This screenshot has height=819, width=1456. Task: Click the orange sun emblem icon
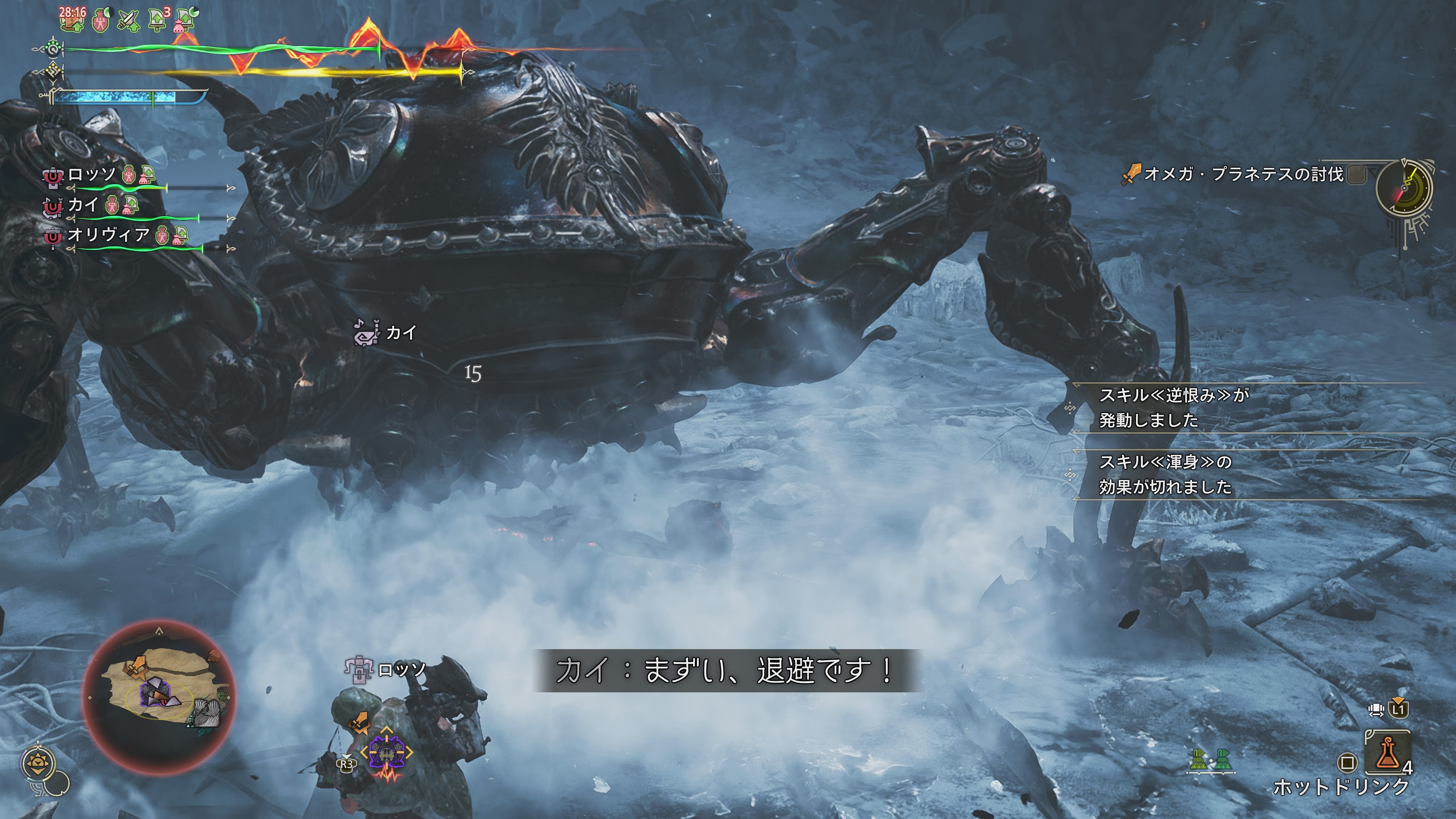point(38,764)
